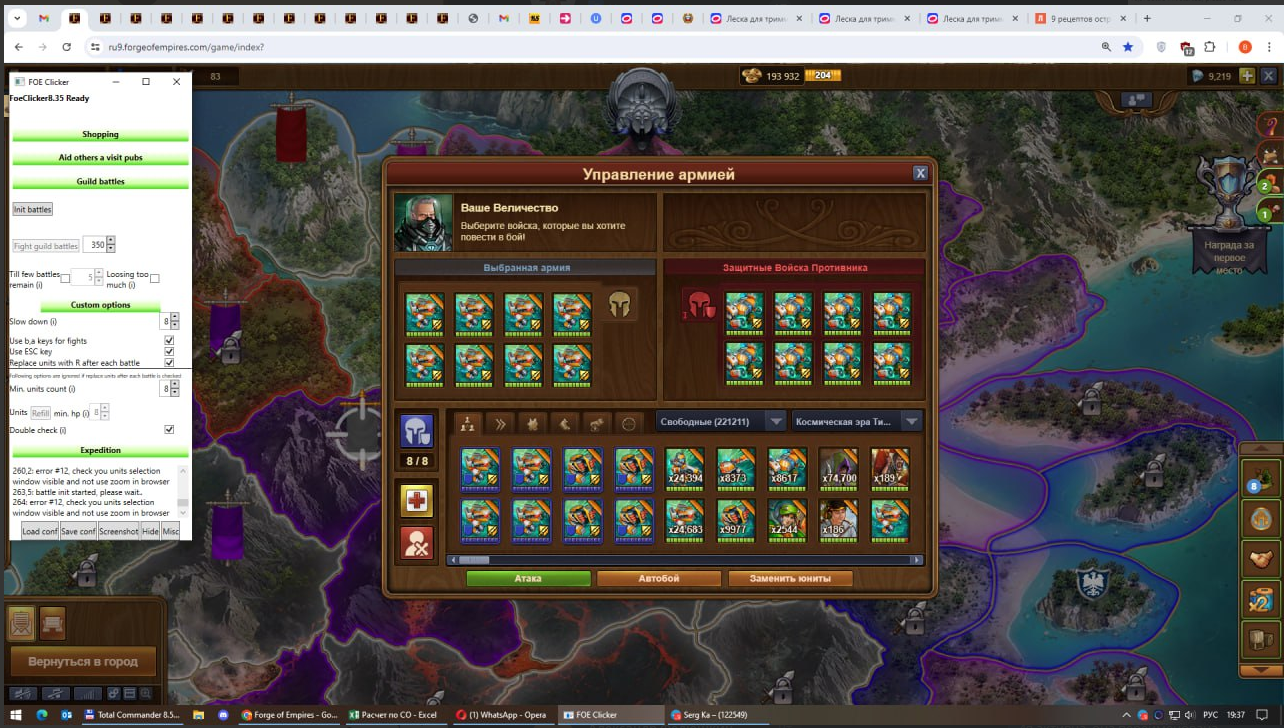Image resolution: width=1284 pixels, height=728 pixels.
Task: Heal units with the red cross button
Action: pyautogui.click(x=416, y=501)
